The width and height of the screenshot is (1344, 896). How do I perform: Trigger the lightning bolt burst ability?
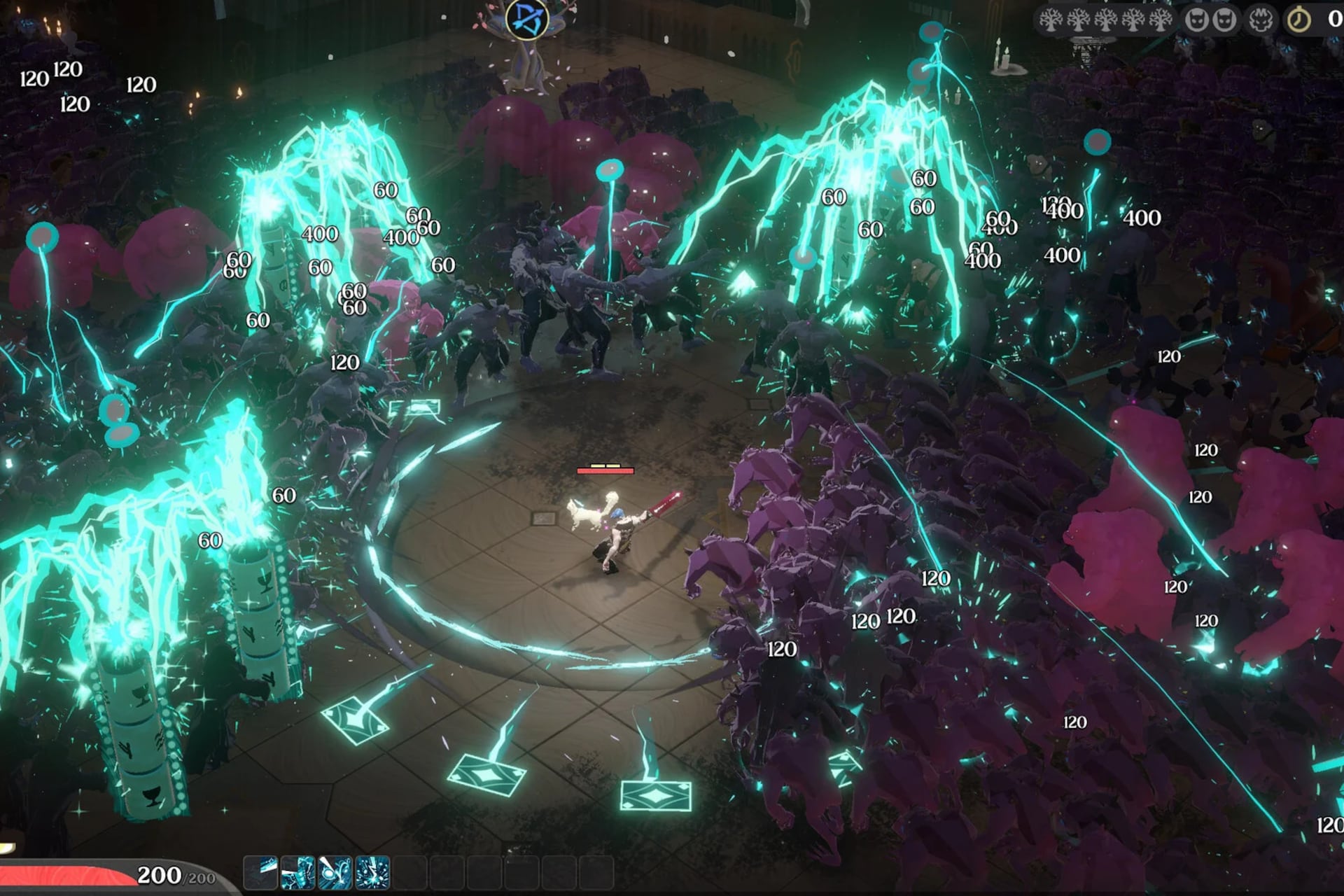372,872
